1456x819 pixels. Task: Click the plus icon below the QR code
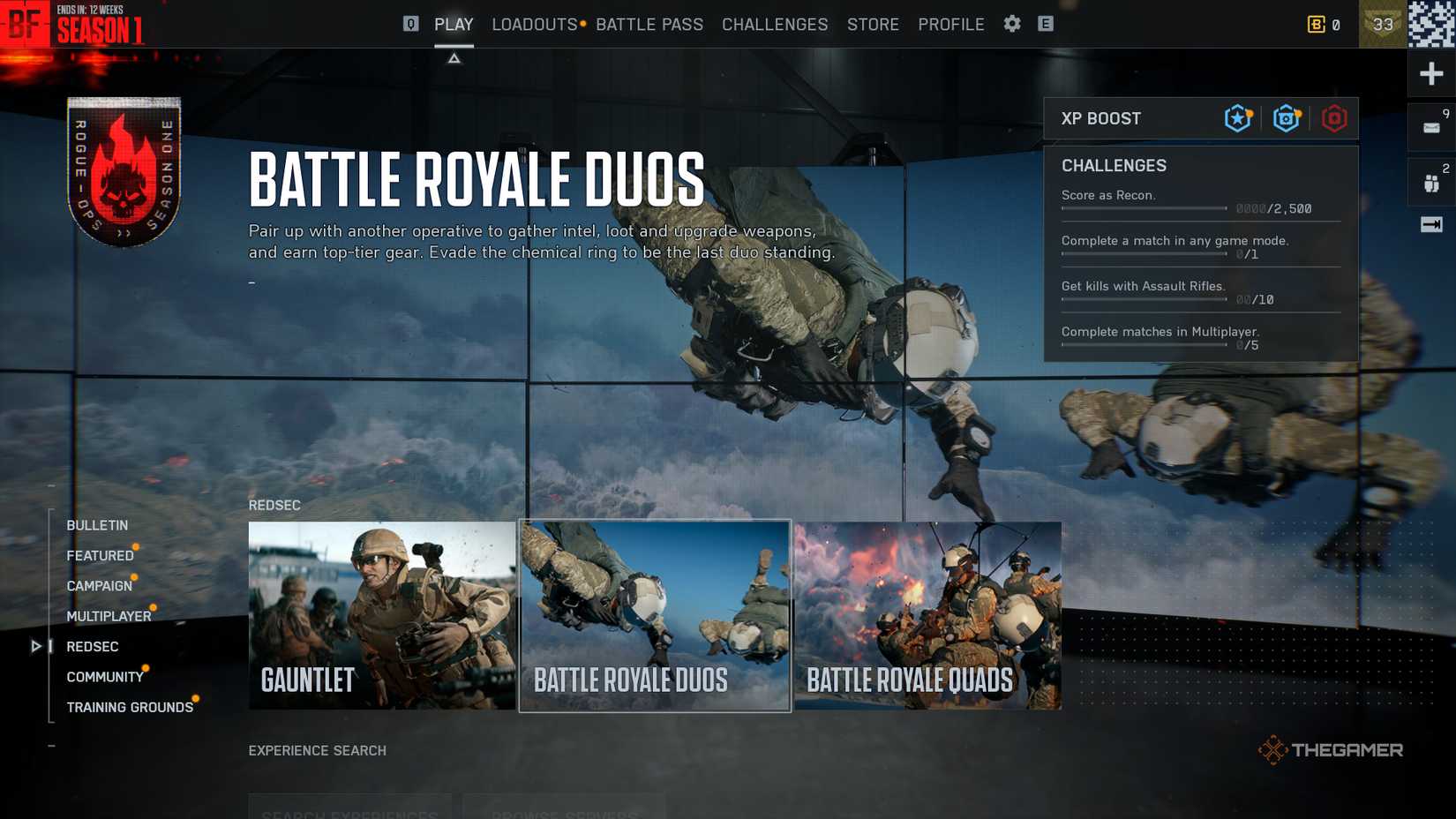click(x=1430, y=73)
